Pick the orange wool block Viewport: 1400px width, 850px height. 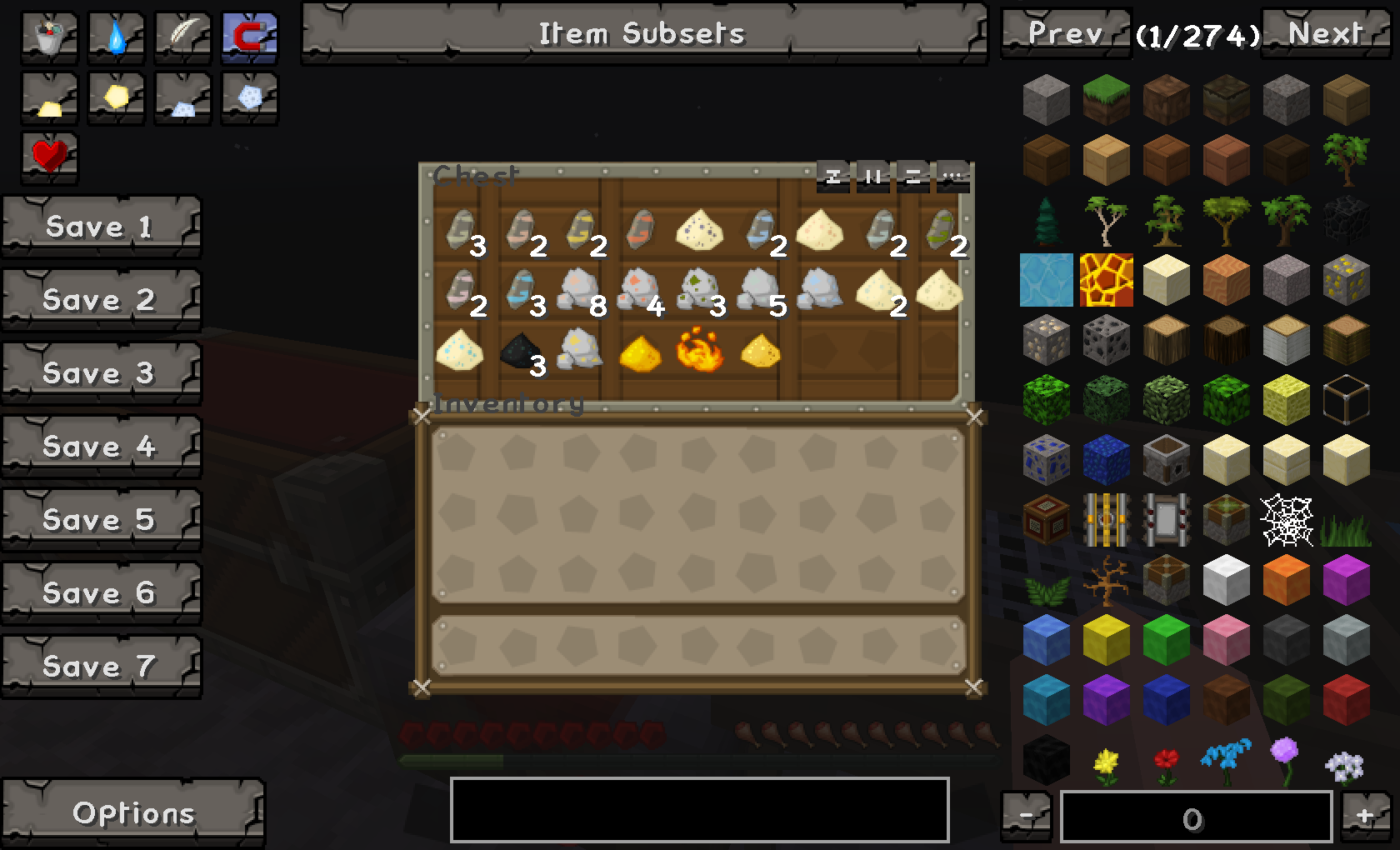(1286, 580)
